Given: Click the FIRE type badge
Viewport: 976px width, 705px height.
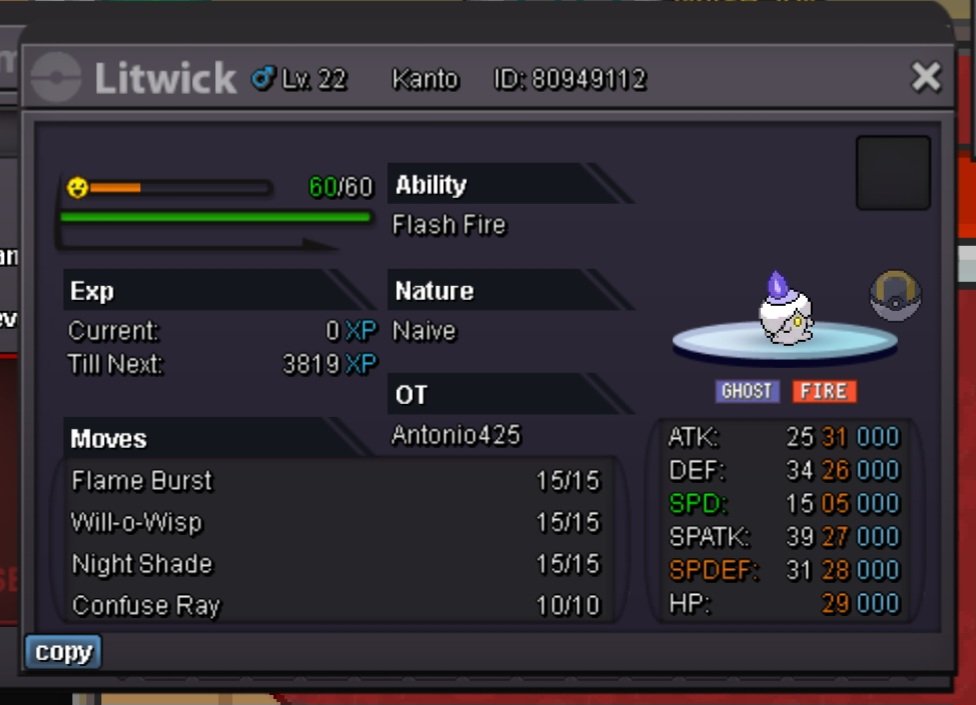Looking at the screenshot, I should [x=824, y=391].
